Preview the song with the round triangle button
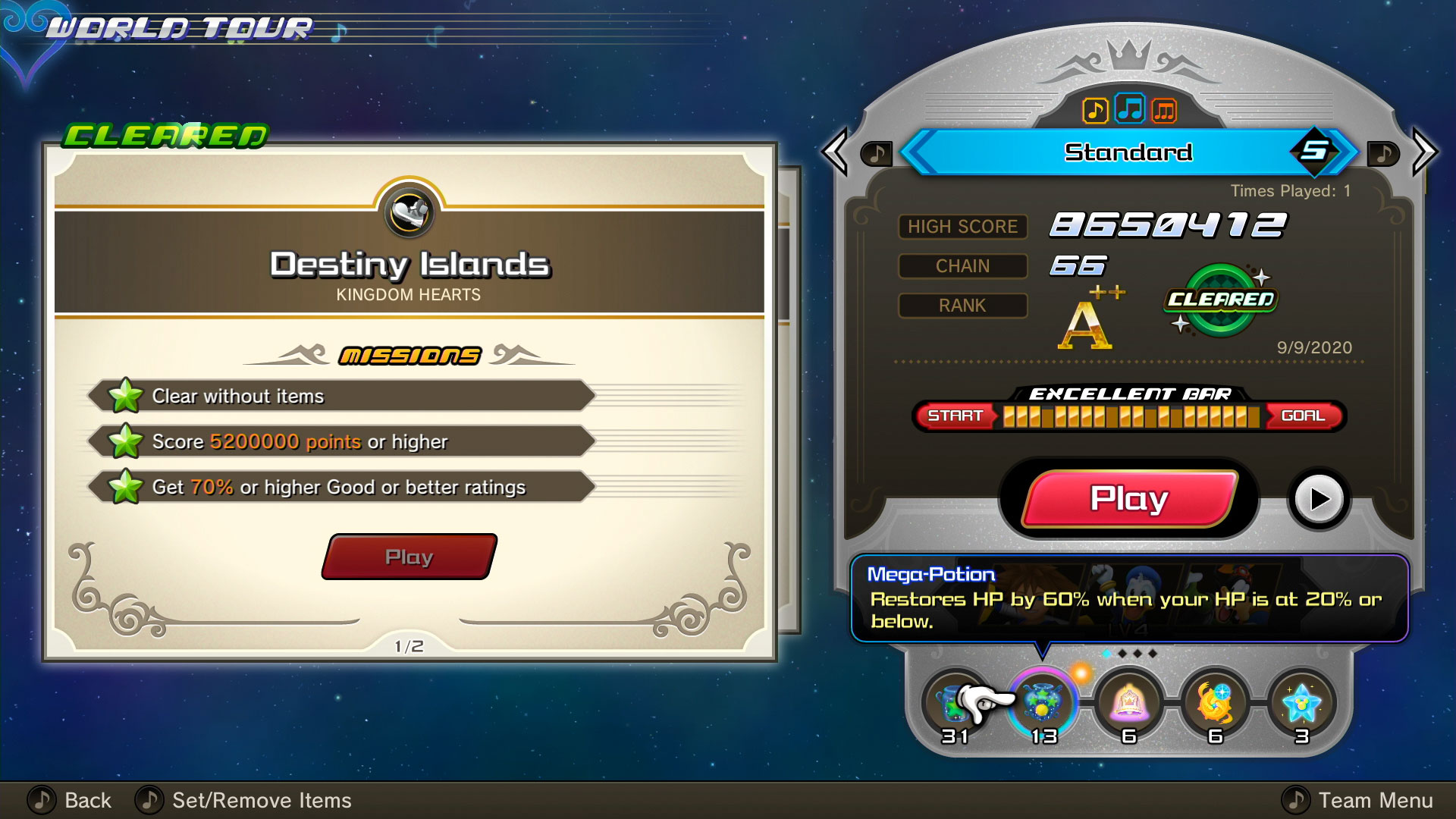The height and width of the screenshot is (819, 1456). point(1319,499)
